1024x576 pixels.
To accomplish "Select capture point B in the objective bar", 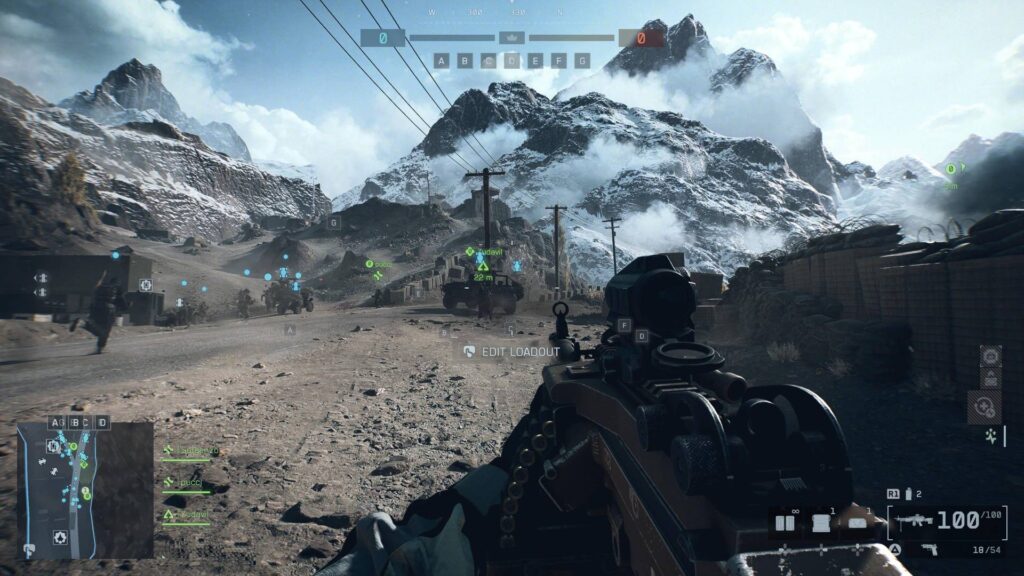I will 465,60.
